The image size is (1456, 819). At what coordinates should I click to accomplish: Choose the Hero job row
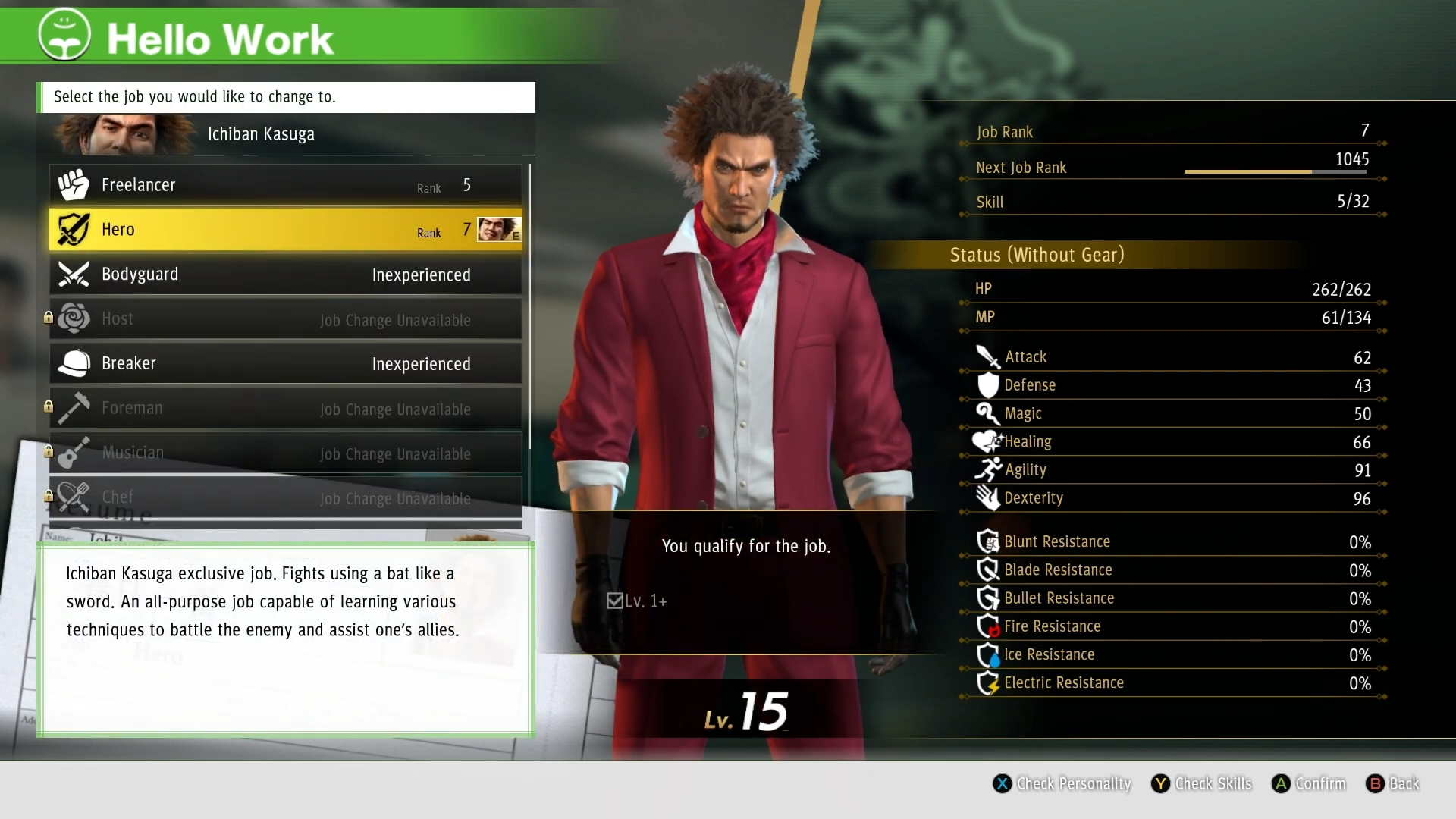pos(285,230)
